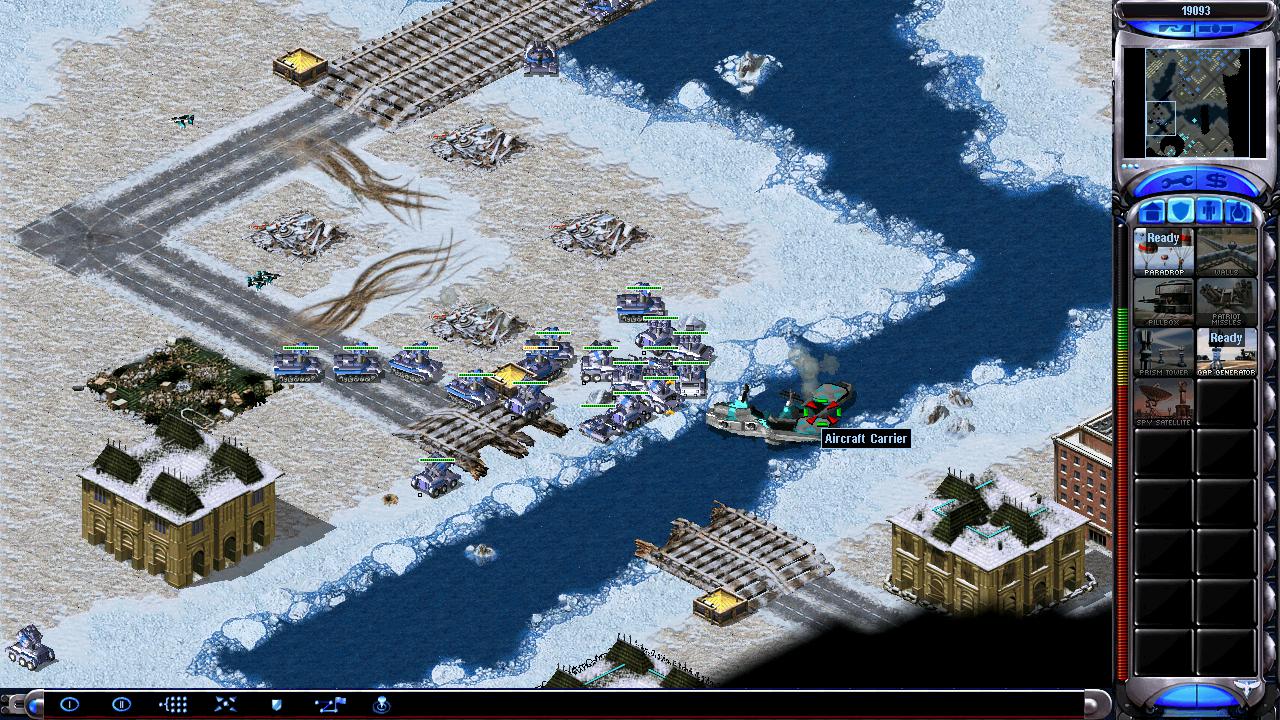Activate the waypoint flag path button
This screenshot has width=1280, height=720.
[329, 704]
